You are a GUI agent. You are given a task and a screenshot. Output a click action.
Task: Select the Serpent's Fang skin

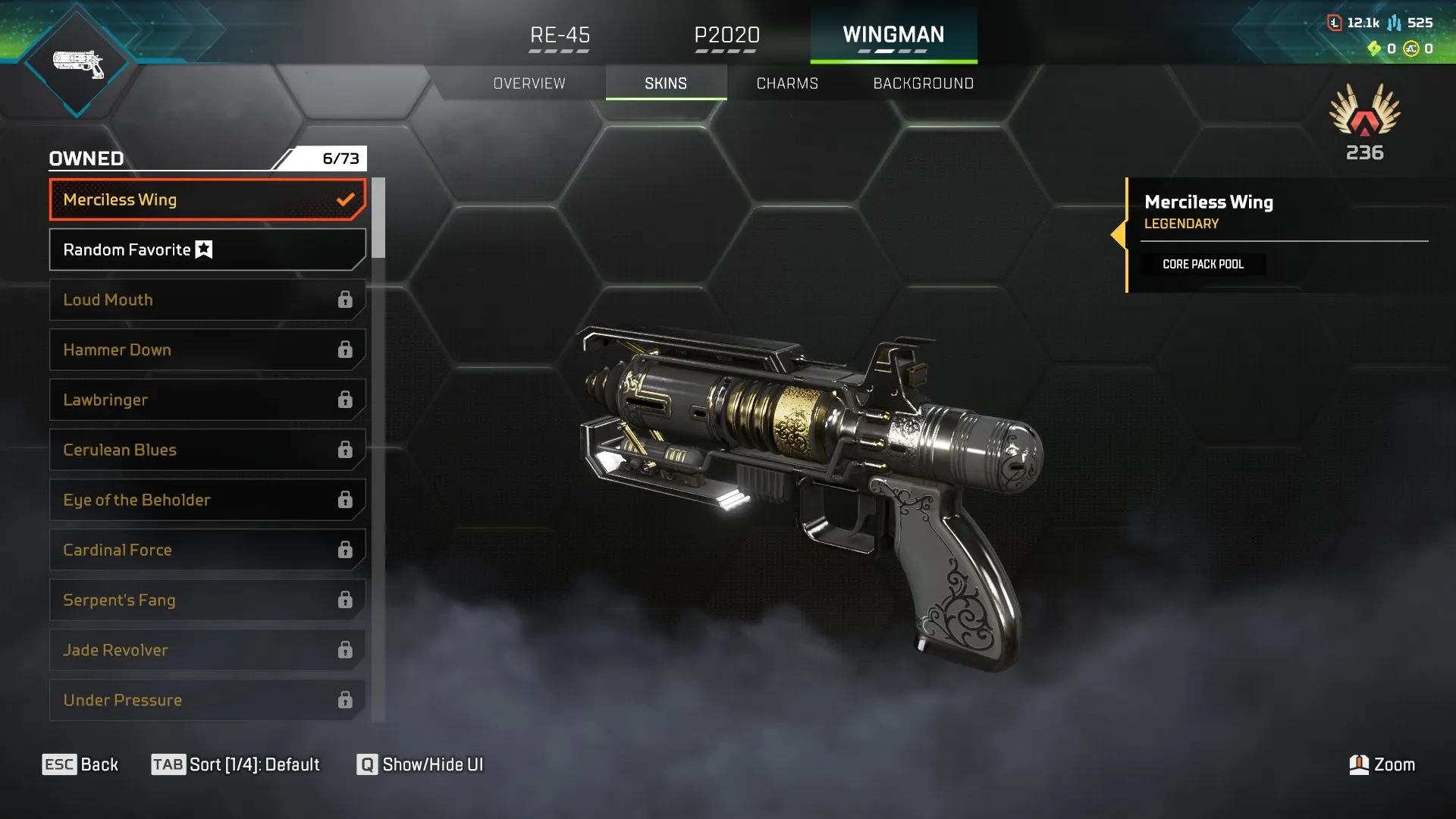(x=205, y=600)
